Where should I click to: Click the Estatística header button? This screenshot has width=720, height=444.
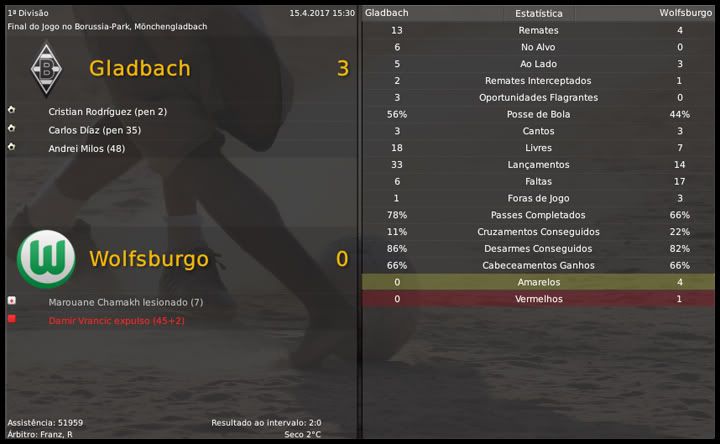click(x=538, y=14)
